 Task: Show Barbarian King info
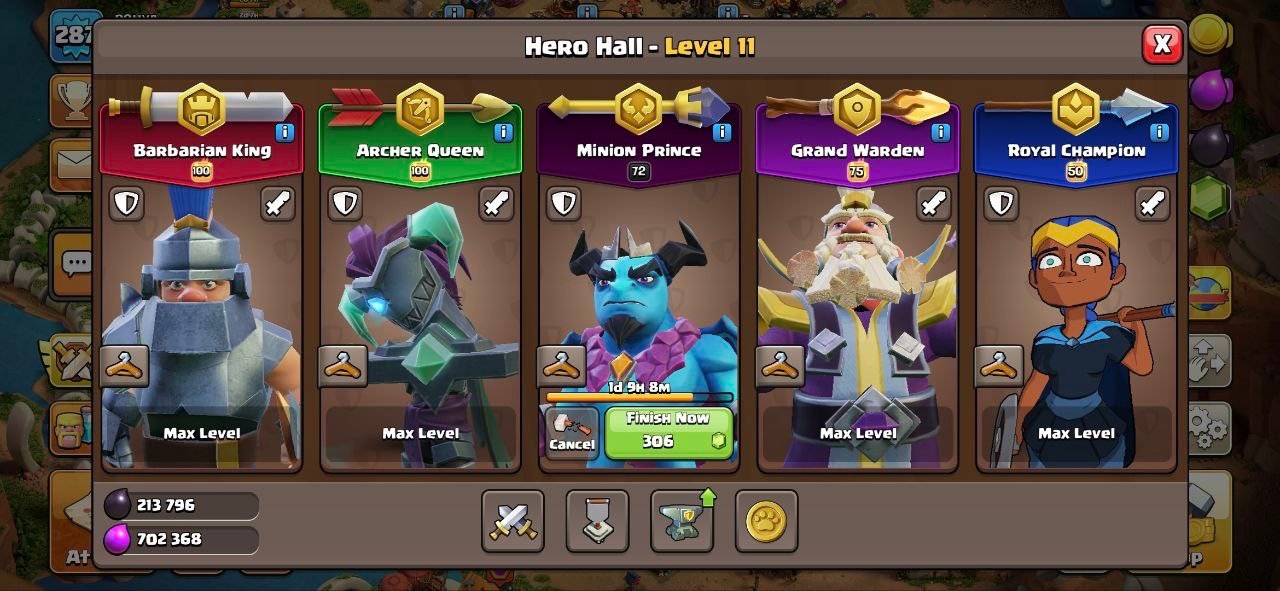(285, 132)
